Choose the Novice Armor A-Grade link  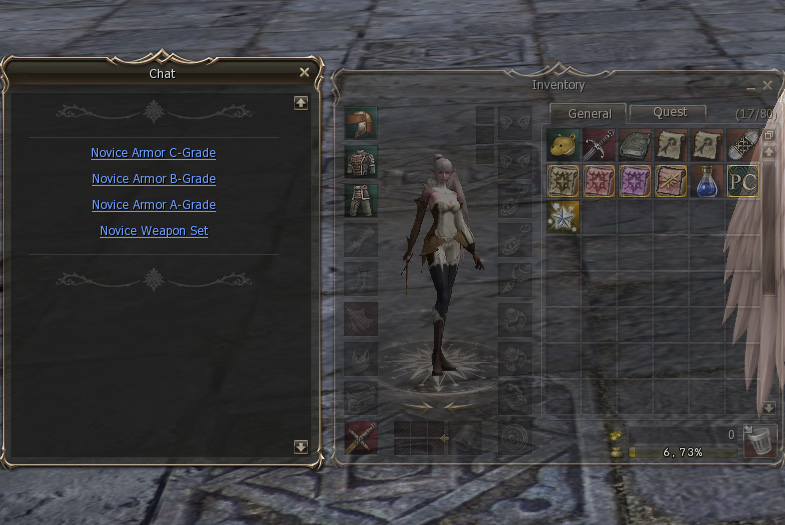tap(153, 205)
